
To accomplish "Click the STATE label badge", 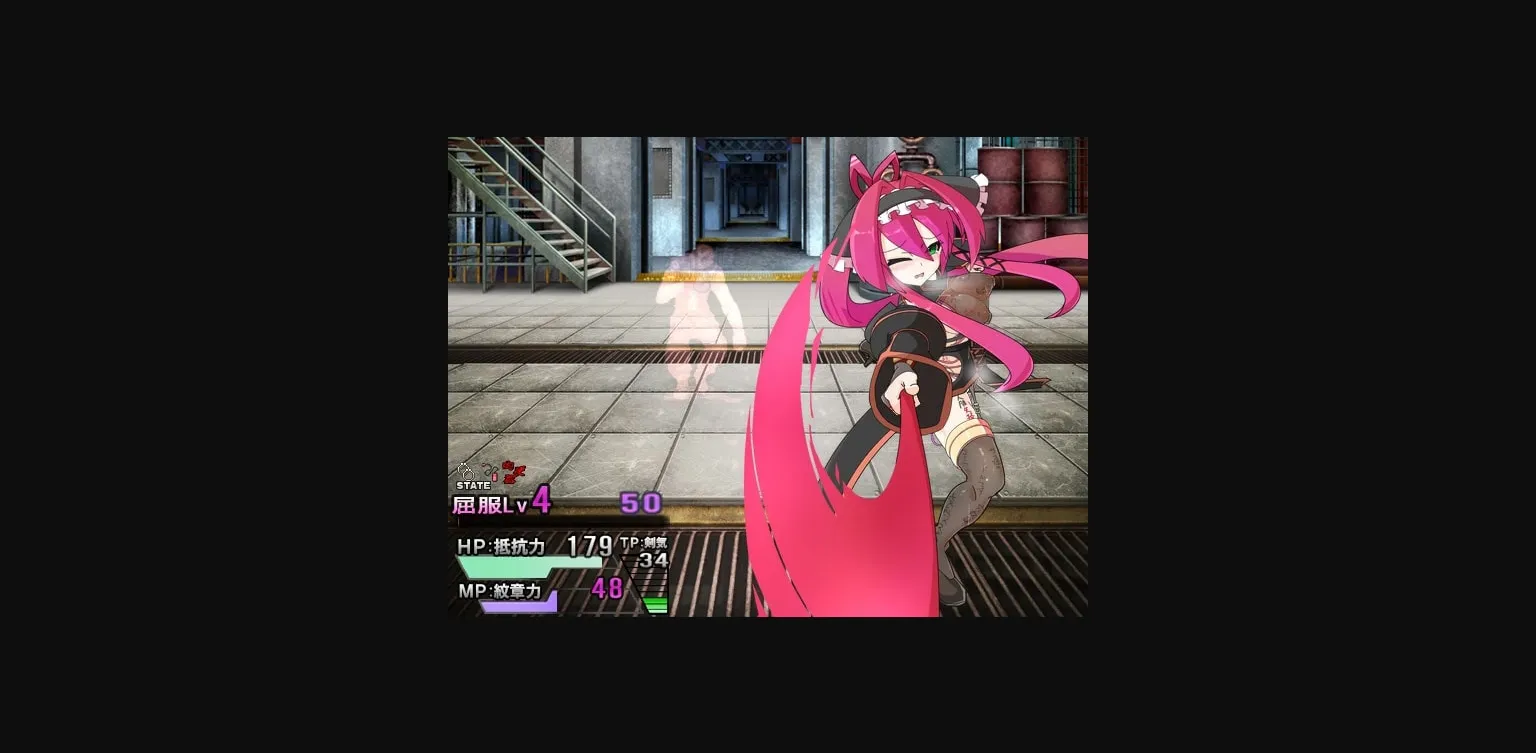I will pyautogui.click(x=473, y=485).
